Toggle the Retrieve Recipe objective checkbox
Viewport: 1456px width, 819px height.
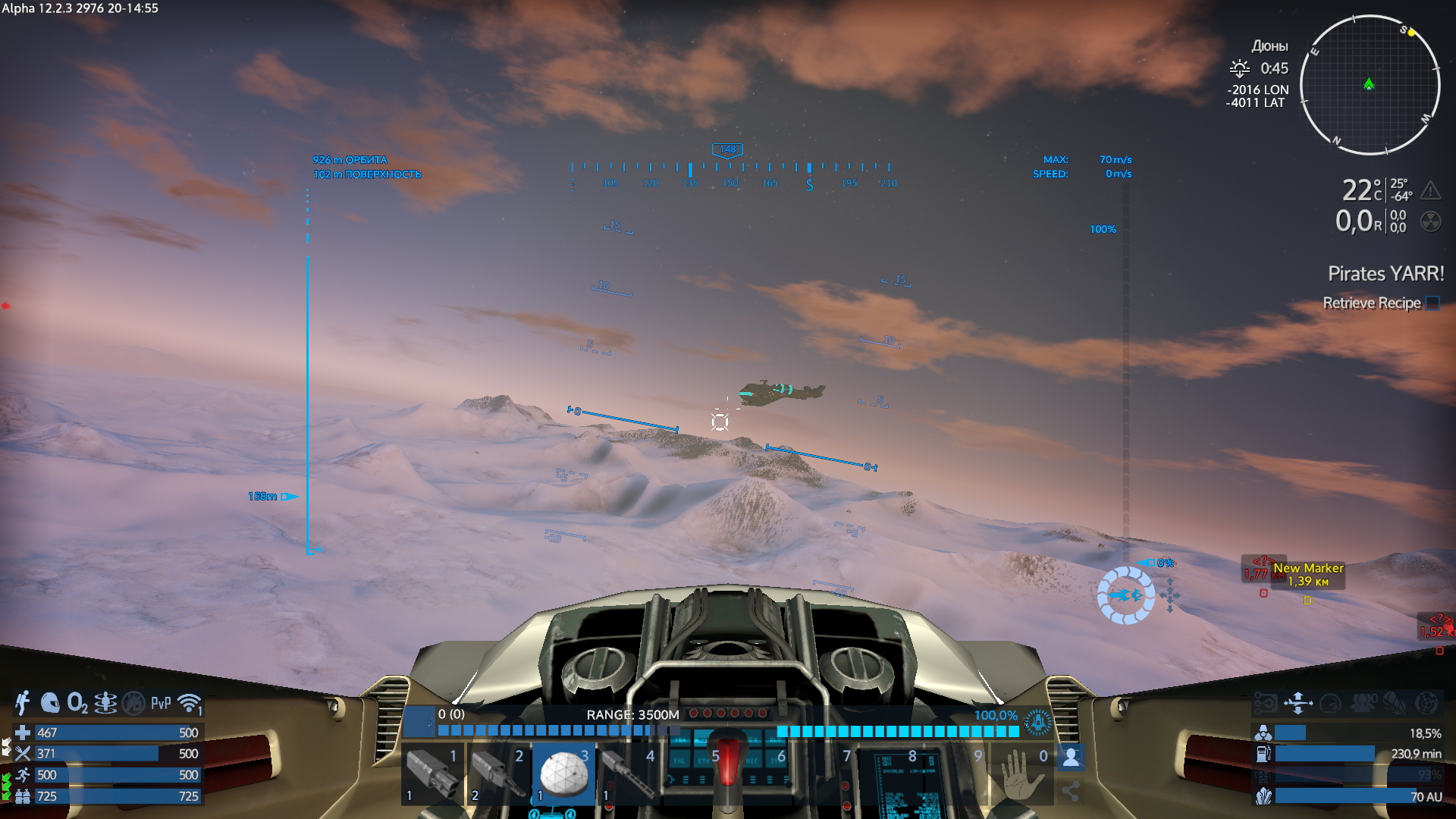[x=1432, y=303]
